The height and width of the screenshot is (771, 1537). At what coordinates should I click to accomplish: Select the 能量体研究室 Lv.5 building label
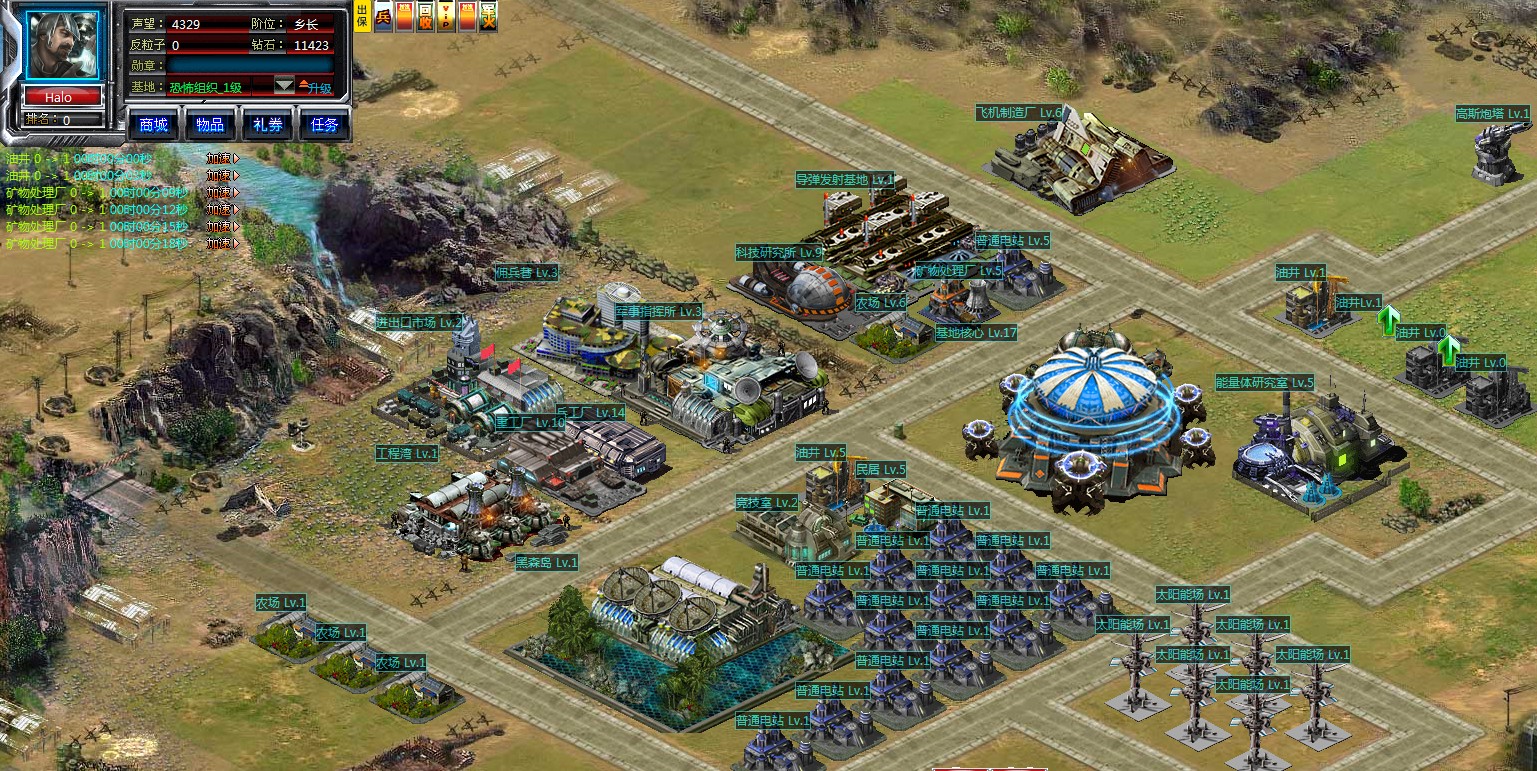(x=1264, y=382)
